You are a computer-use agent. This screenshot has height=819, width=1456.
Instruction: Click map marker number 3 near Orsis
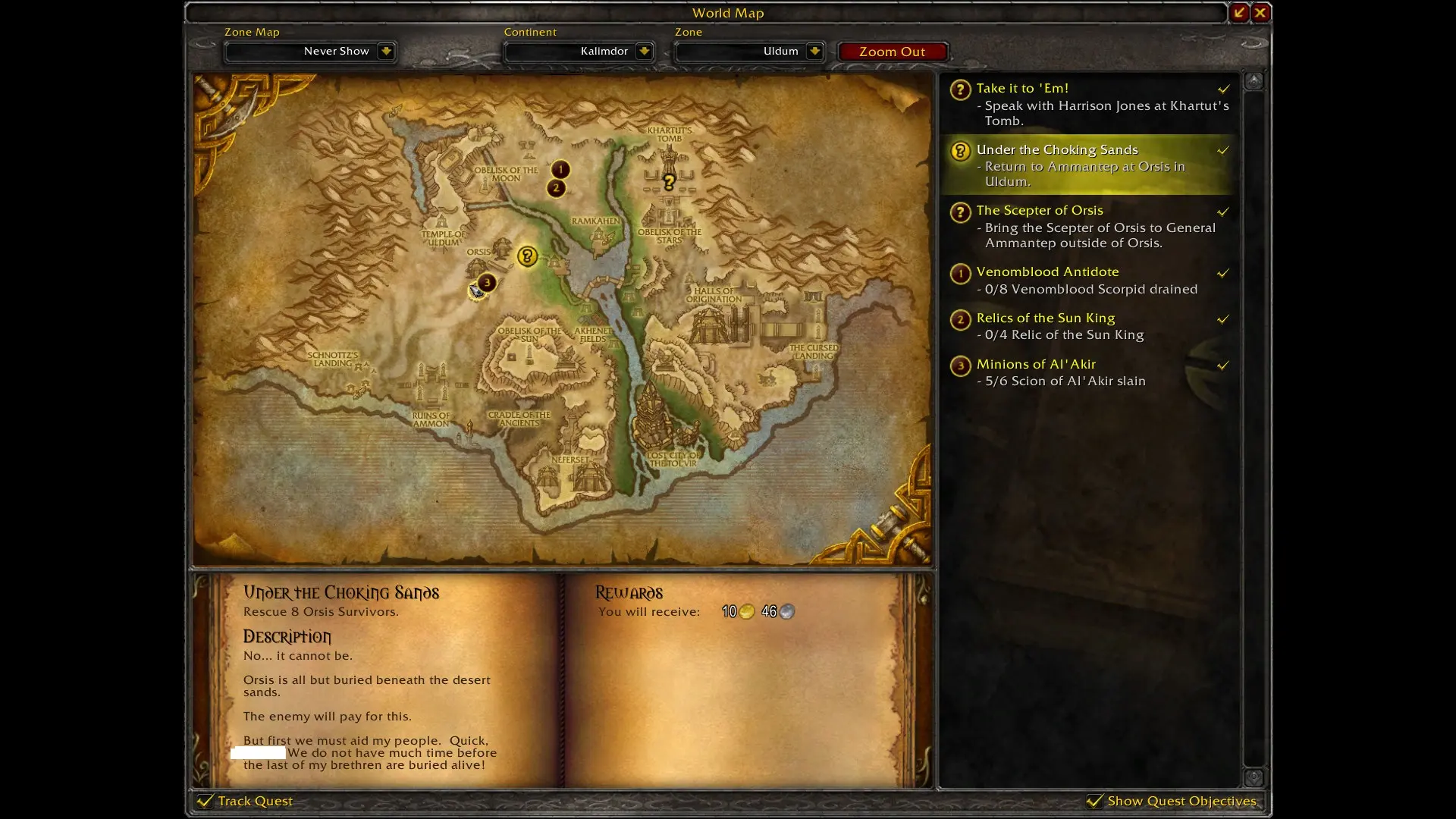[x=487, y=283]
